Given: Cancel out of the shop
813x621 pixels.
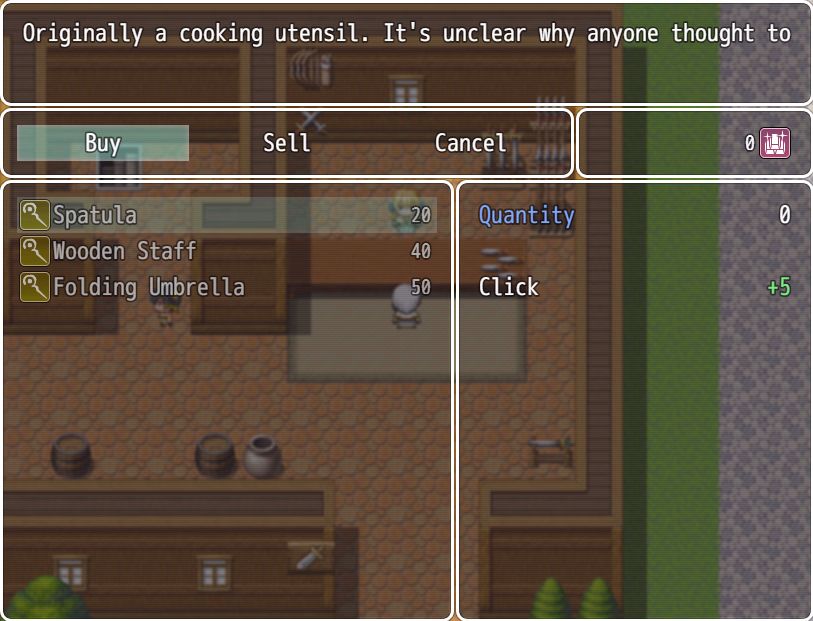Looking at the screenshot, I should point(470,143).
